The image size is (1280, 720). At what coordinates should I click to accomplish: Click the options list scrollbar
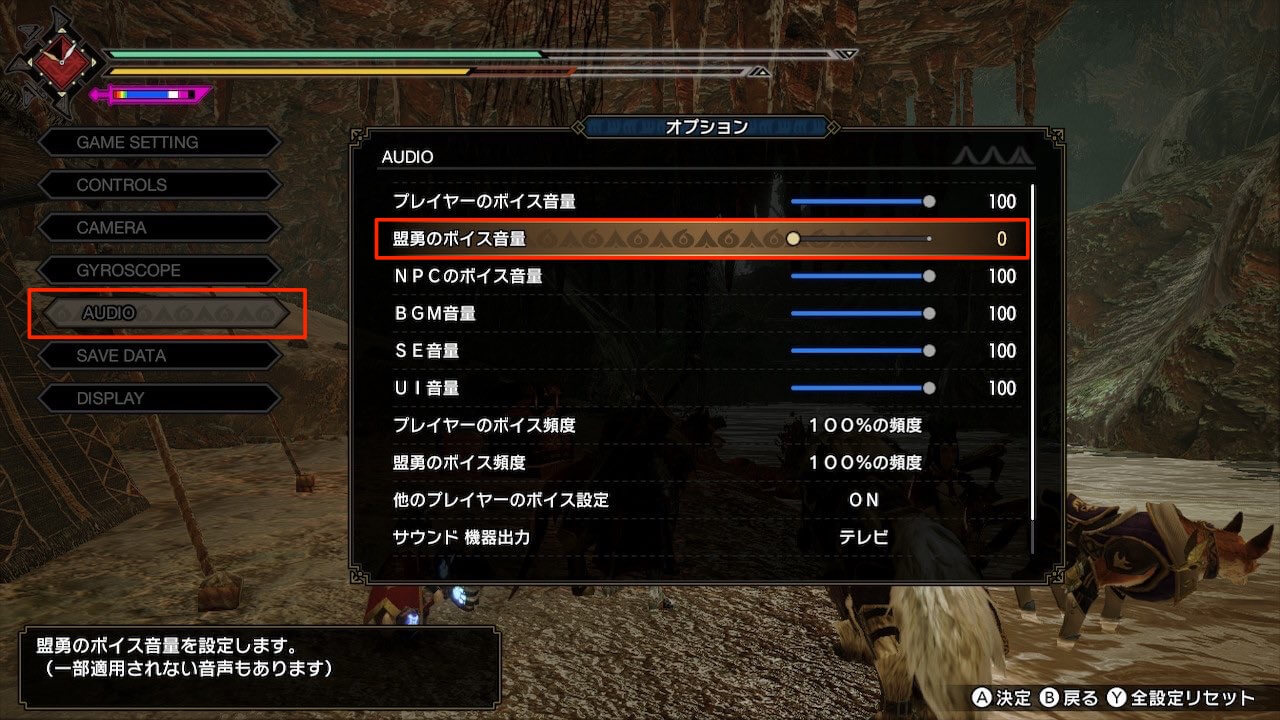1032,368
